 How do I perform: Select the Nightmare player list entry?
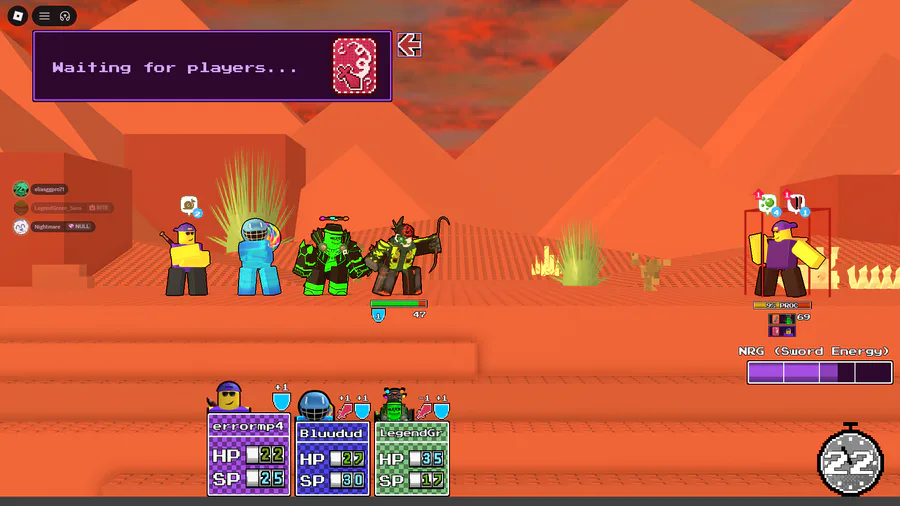52,227
